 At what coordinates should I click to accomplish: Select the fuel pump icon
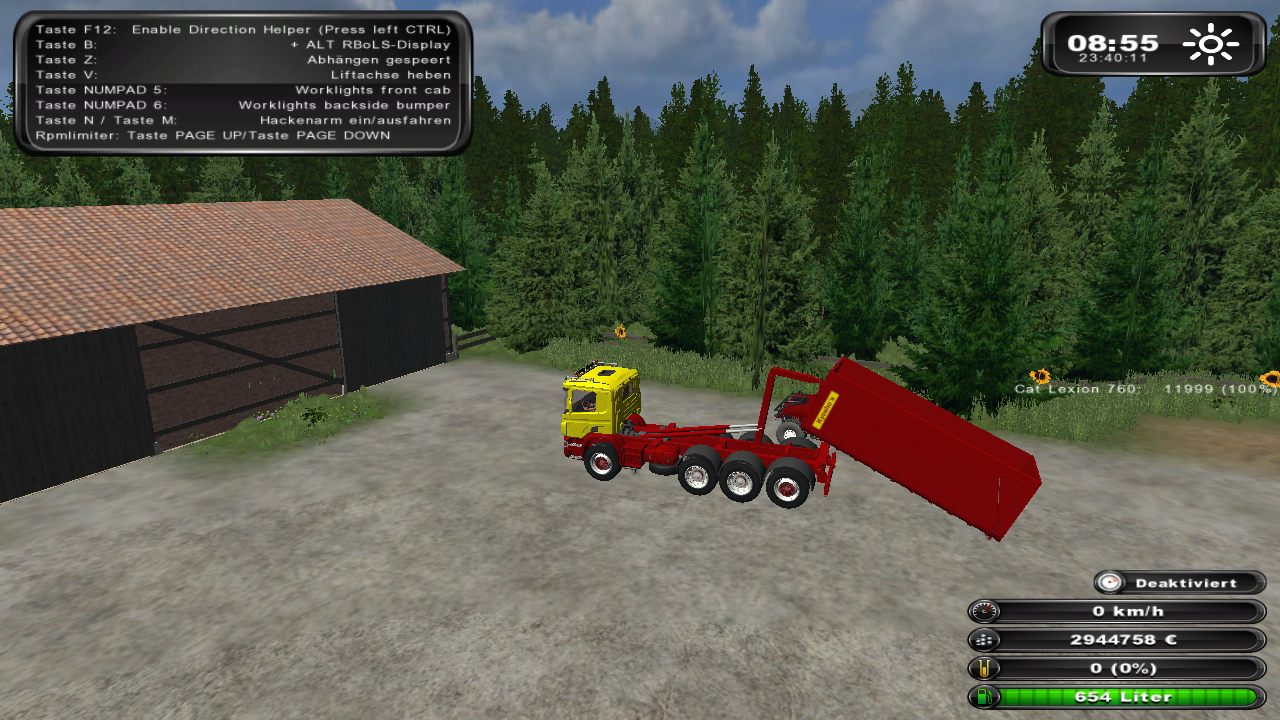pyautogui.click(x=984, y=697)
